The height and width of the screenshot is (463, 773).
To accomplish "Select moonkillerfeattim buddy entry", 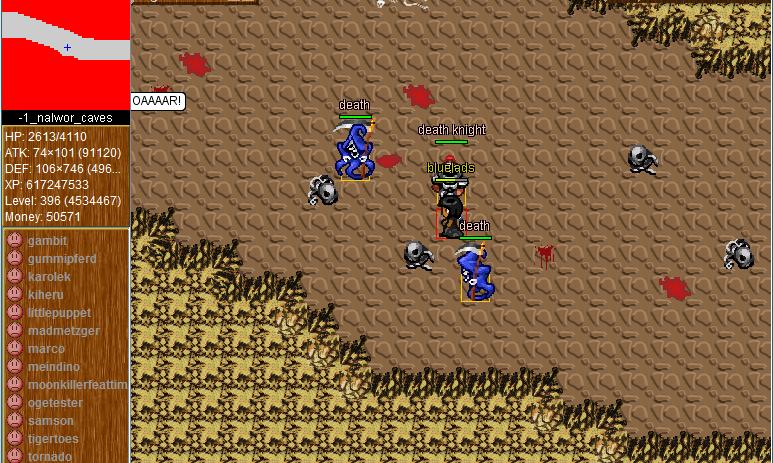I will [x=77, y=385].
